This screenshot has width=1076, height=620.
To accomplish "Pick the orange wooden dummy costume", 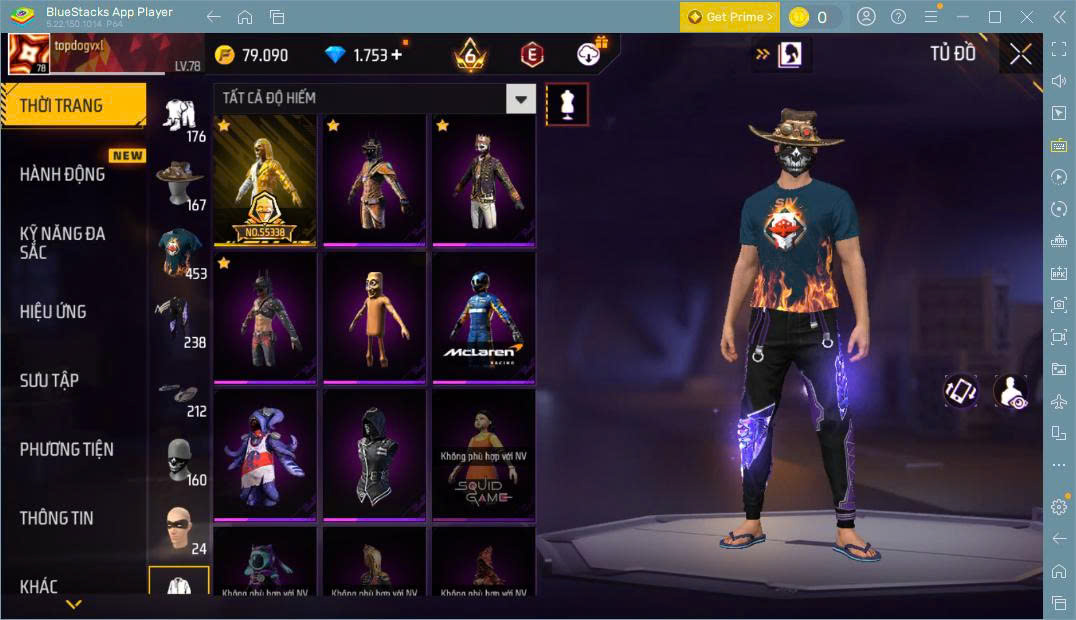I will pyautogui.click(x=374, y=317).
